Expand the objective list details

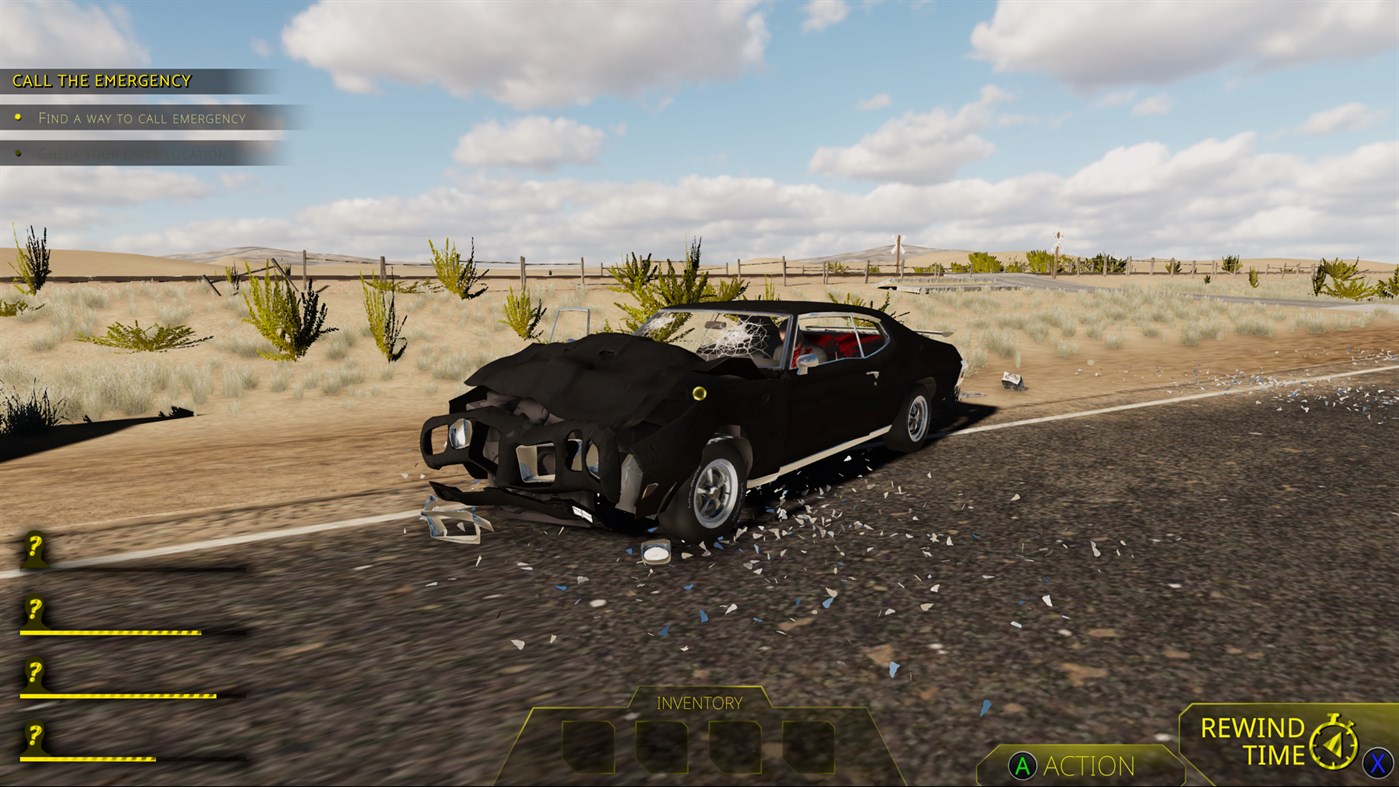[140, 117]
